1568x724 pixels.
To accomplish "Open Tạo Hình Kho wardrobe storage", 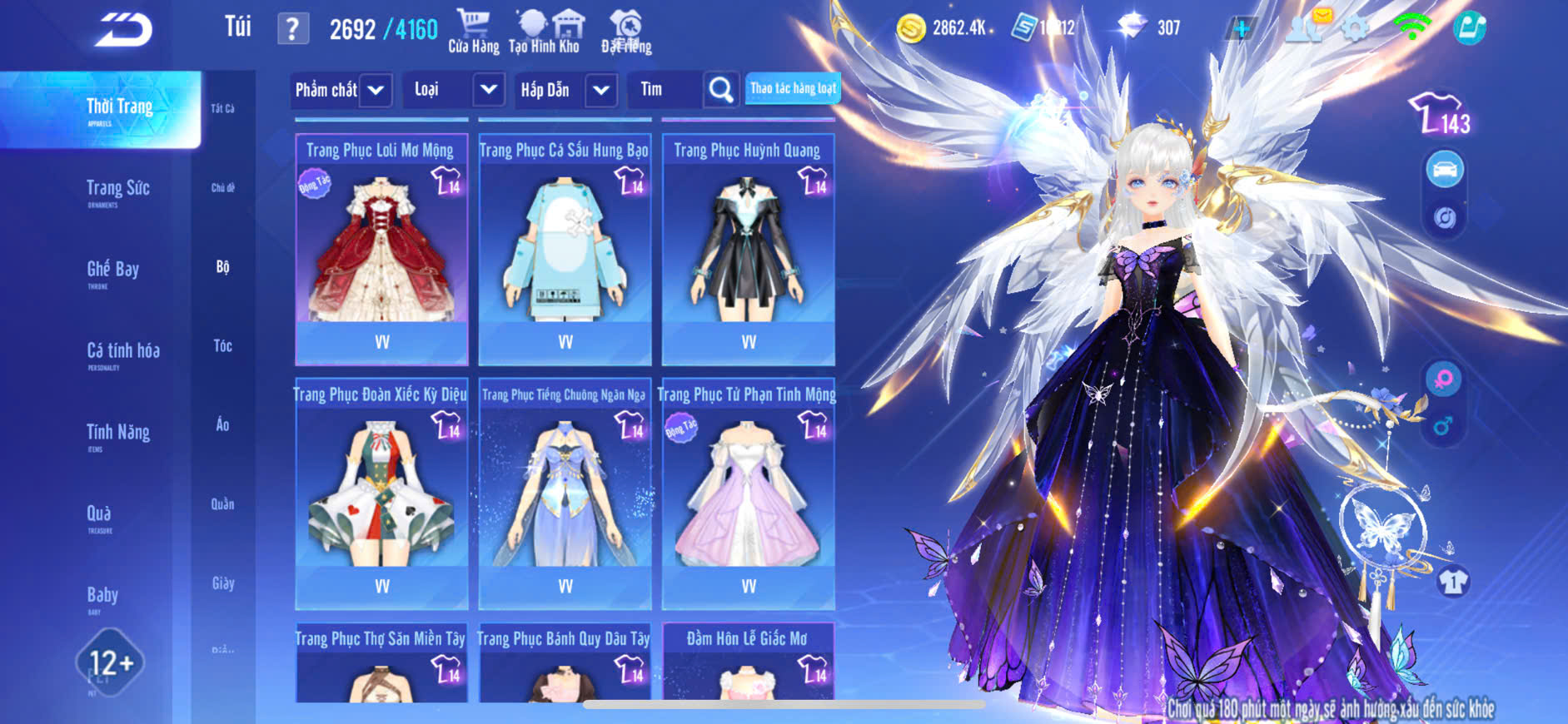I will 544,32.
